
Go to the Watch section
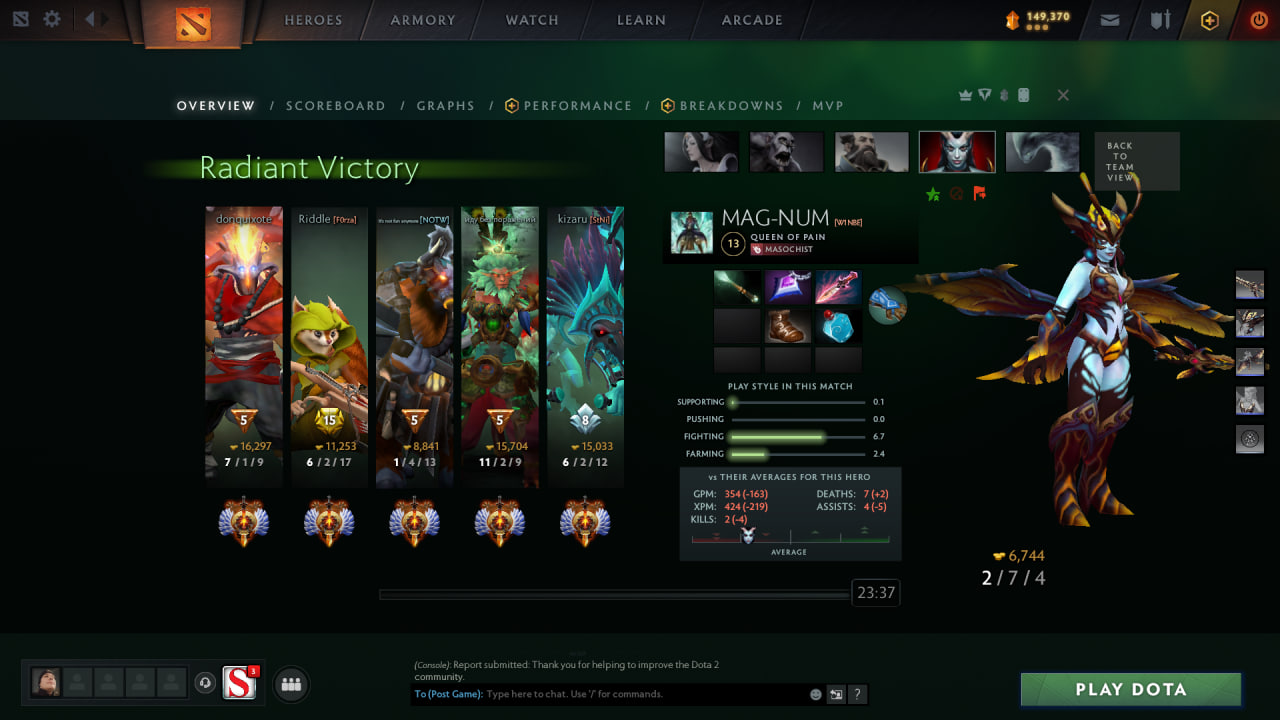pos(532,20)
